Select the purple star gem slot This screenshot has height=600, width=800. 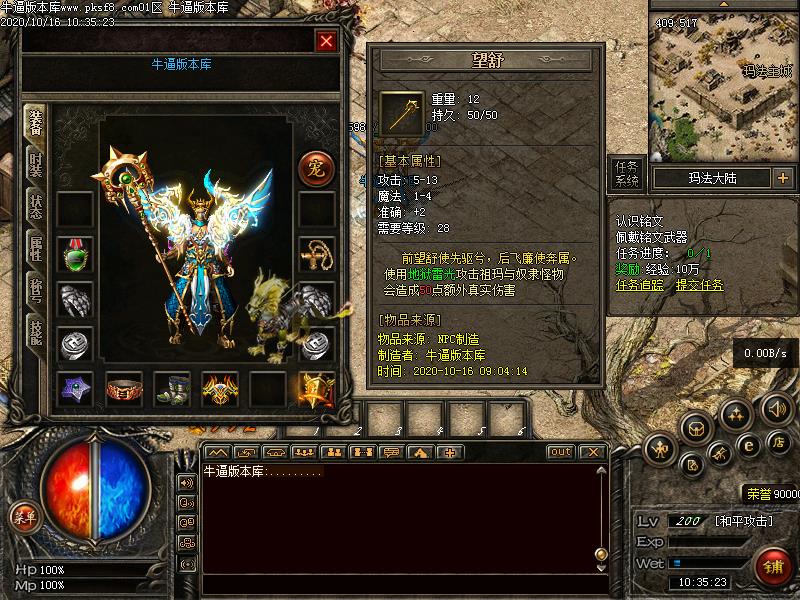pyautogui.click(x=75, y=389)
